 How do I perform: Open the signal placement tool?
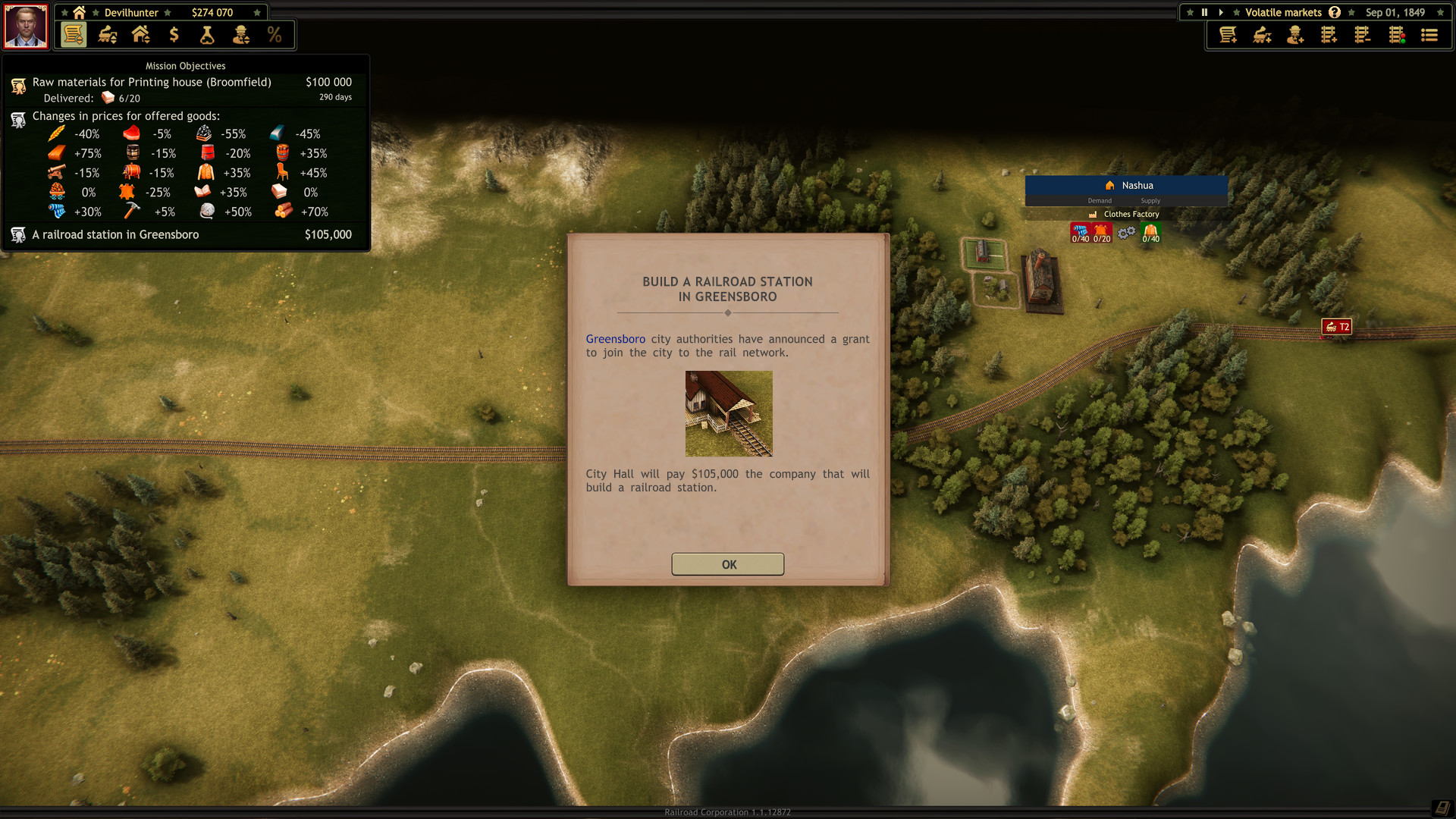(1396, 35)
